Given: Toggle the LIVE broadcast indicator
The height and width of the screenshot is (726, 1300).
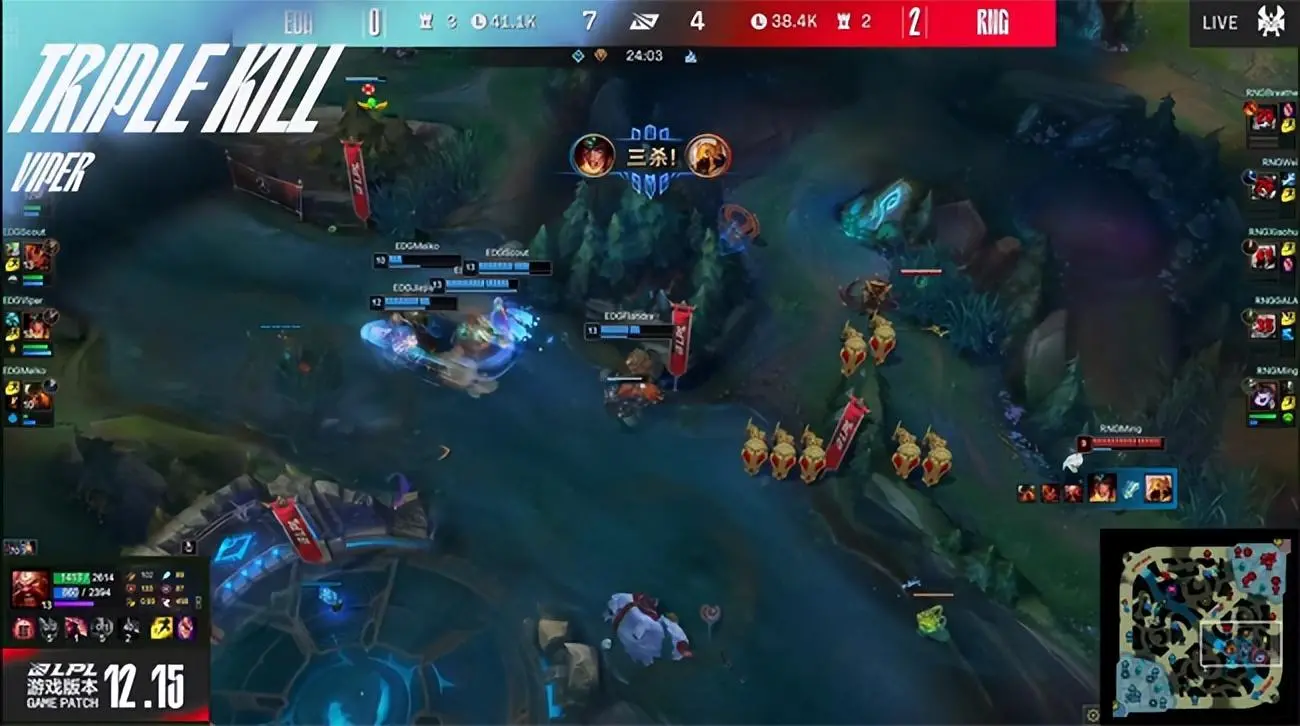Looking at the screenshot, I should click(1220, 21).
